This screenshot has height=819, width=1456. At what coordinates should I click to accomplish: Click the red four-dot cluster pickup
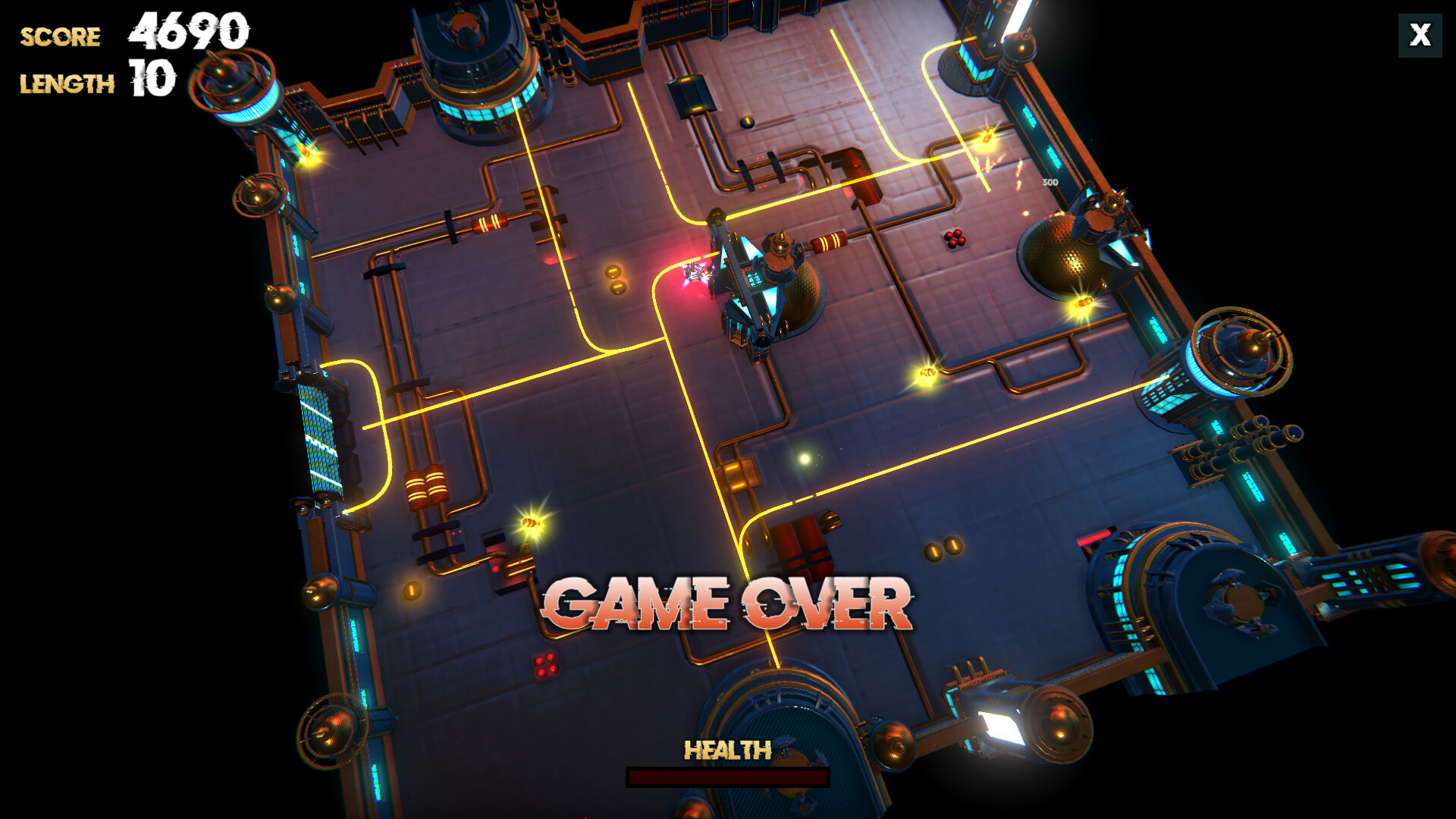[x=954, y=239]
